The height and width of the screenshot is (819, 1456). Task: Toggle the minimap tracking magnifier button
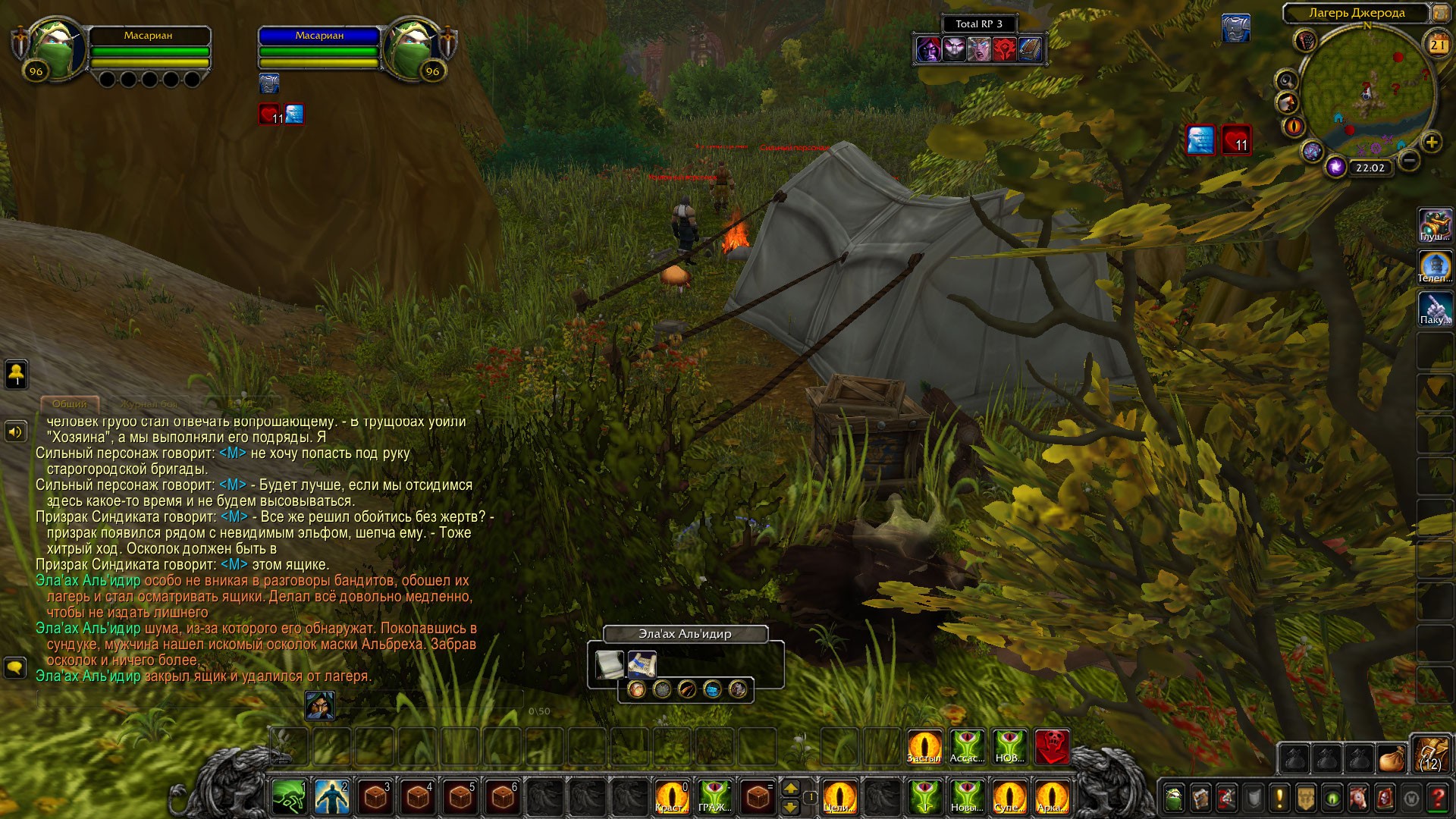[x=1287, y=80]
